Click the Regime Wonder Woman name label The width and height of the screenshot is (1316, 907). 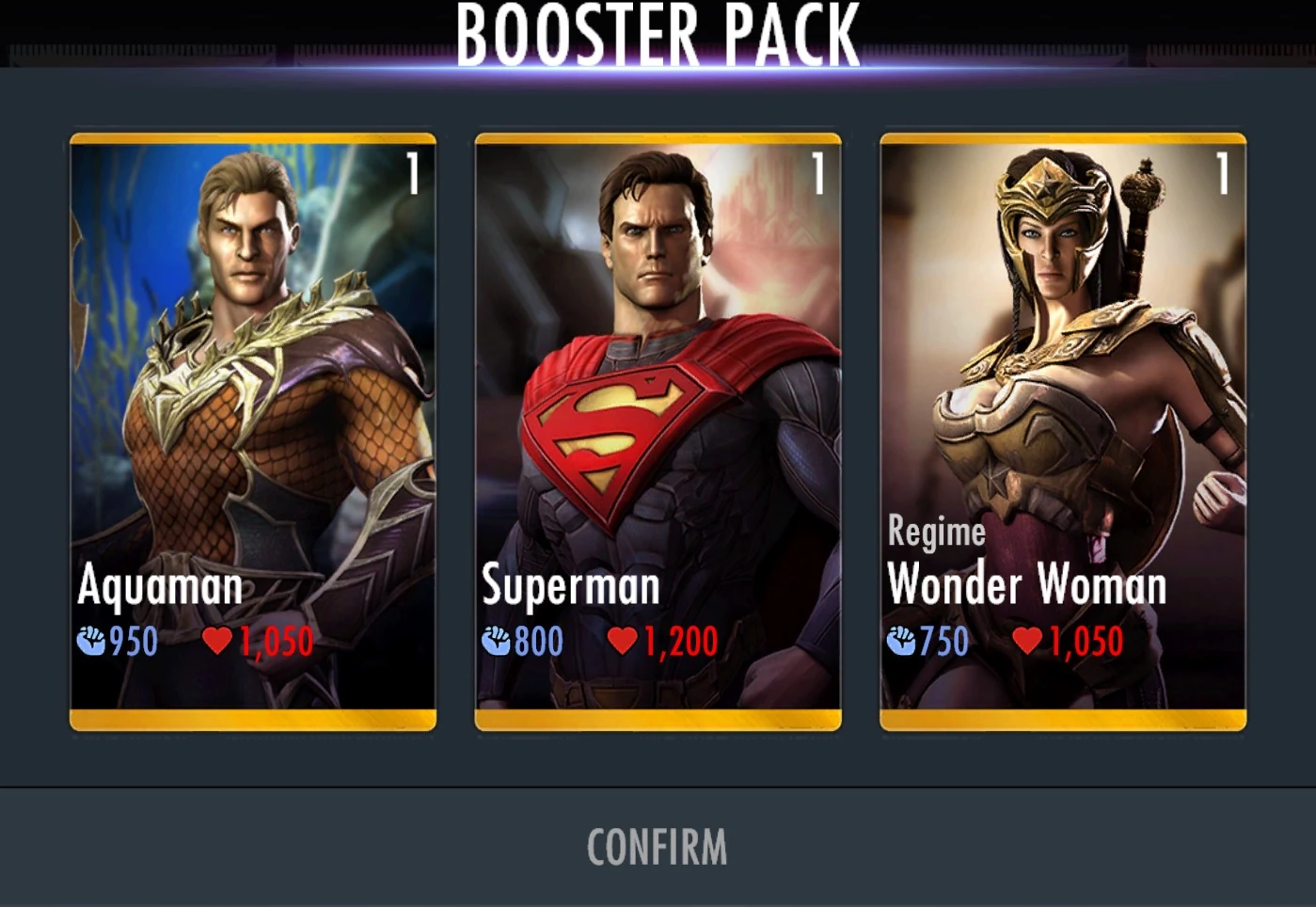point(1027,585)
